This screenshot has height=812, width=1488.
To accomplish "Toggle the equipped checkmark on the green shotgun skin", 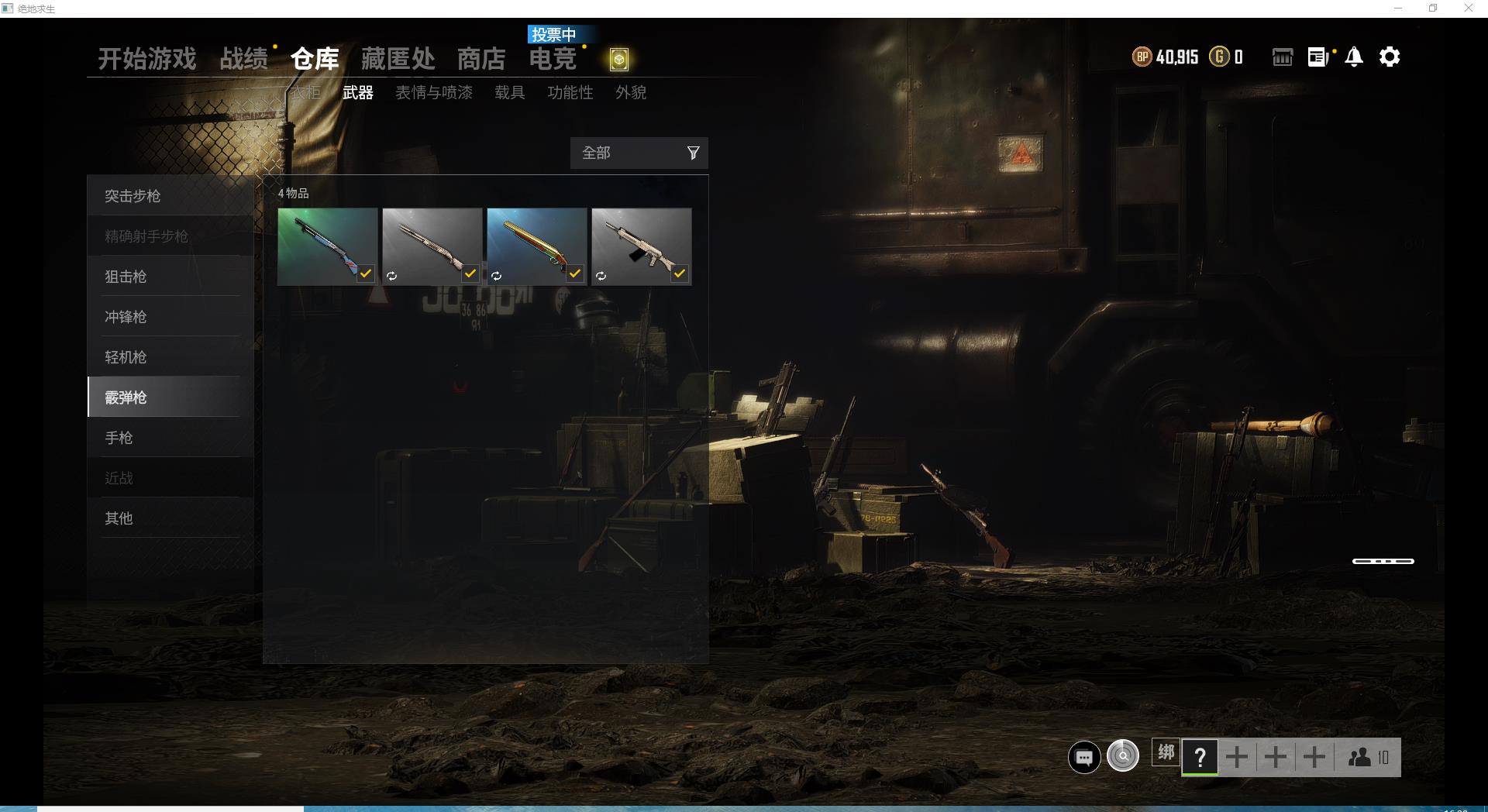I will pyautogui.click(x=366, y=274).
